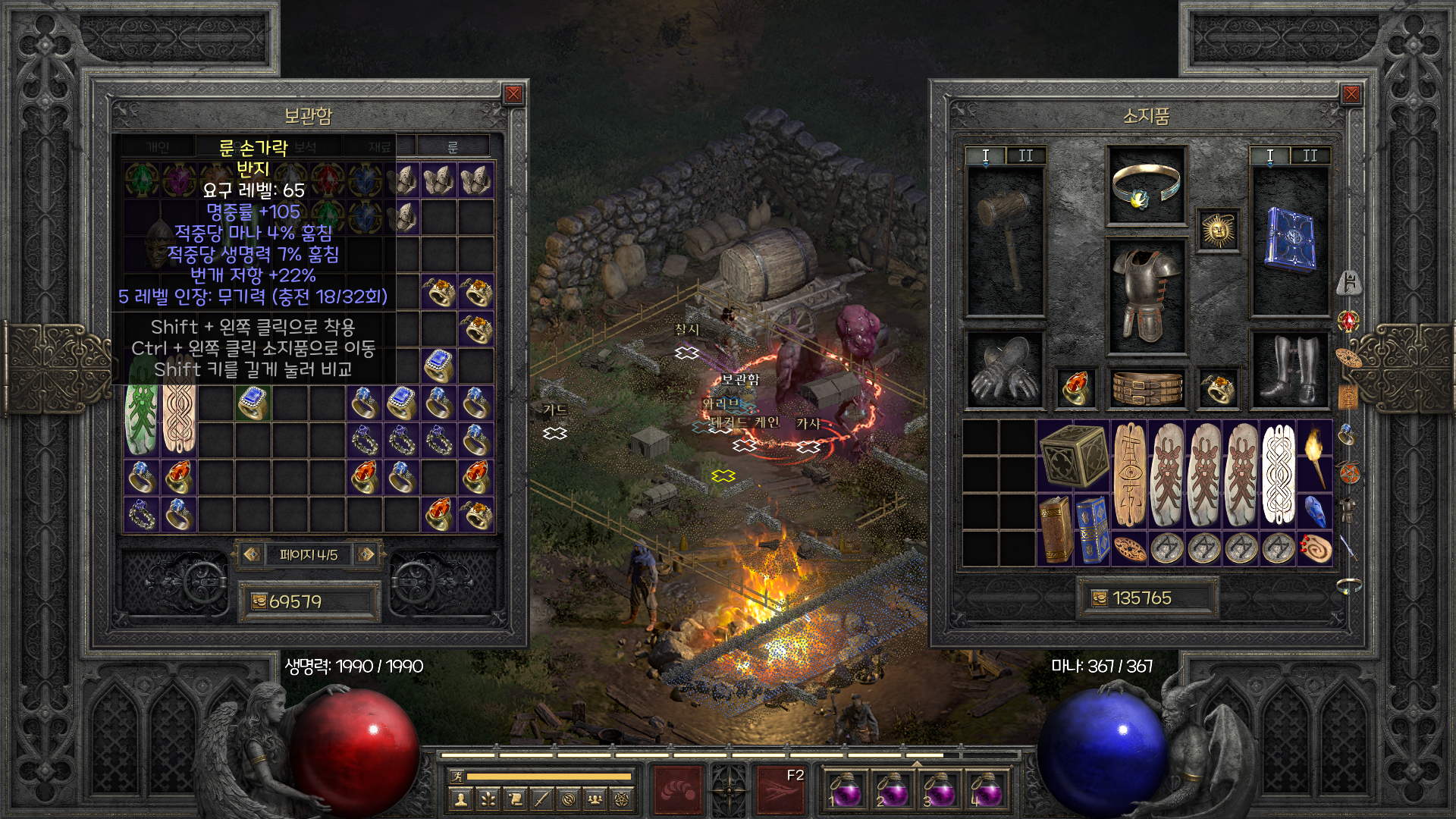
Task: Toggle the run/walk button
Action: click(x=457, y=776)
